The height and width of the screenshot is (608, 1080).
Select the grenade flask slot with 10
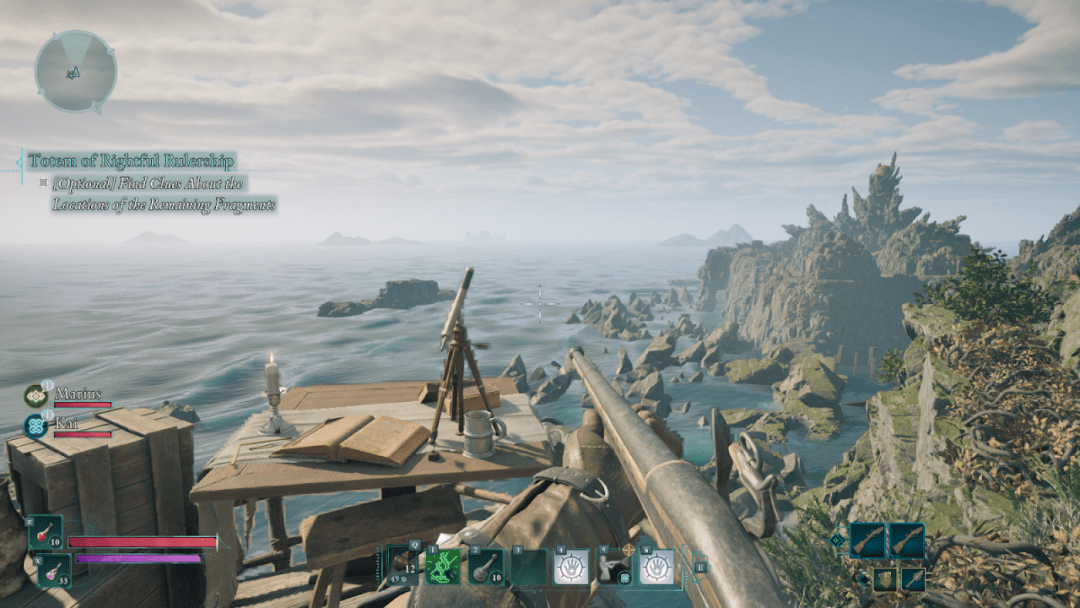click(486, 566)
